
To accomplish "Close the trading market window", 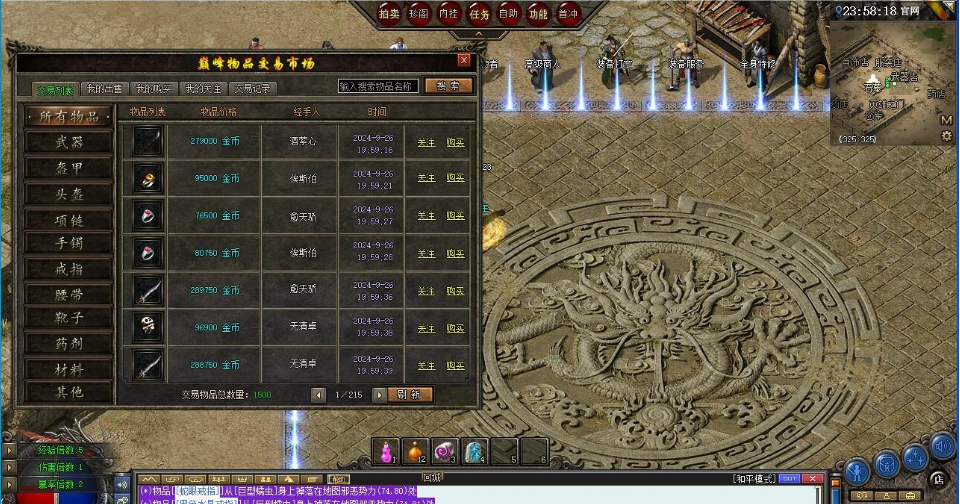I will pos(463,60).
